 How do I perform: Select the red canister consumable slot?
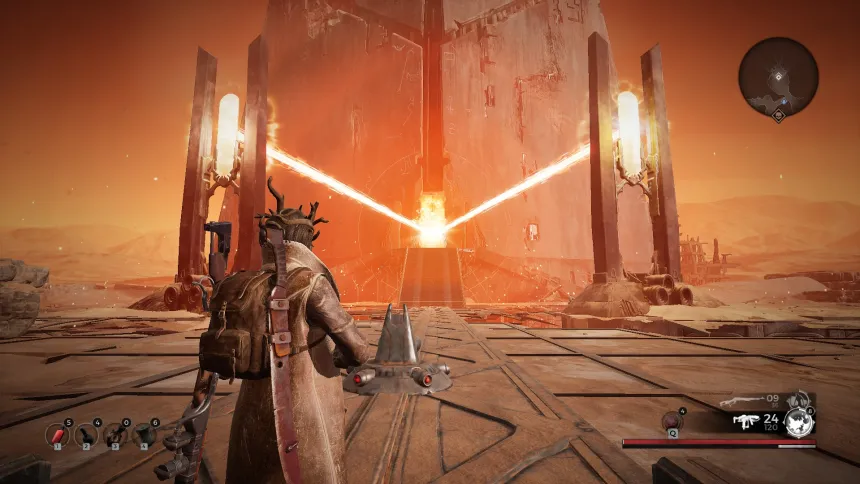(x=57, y=434)
